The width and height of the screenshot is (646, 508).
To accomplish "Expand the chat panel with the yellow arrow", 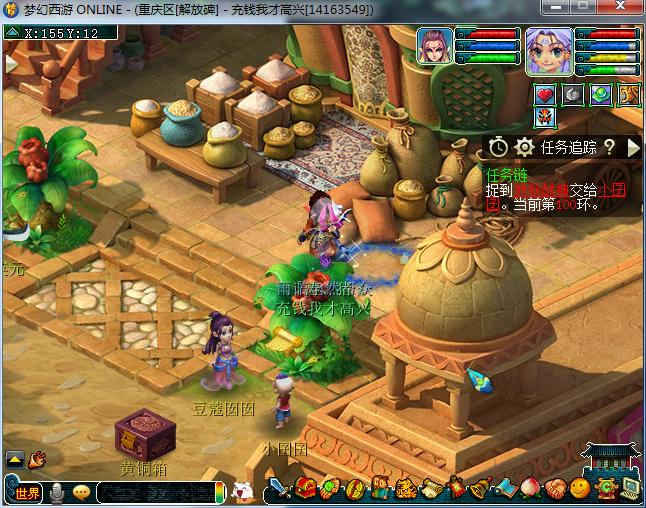I will click(x=14, y=460).
